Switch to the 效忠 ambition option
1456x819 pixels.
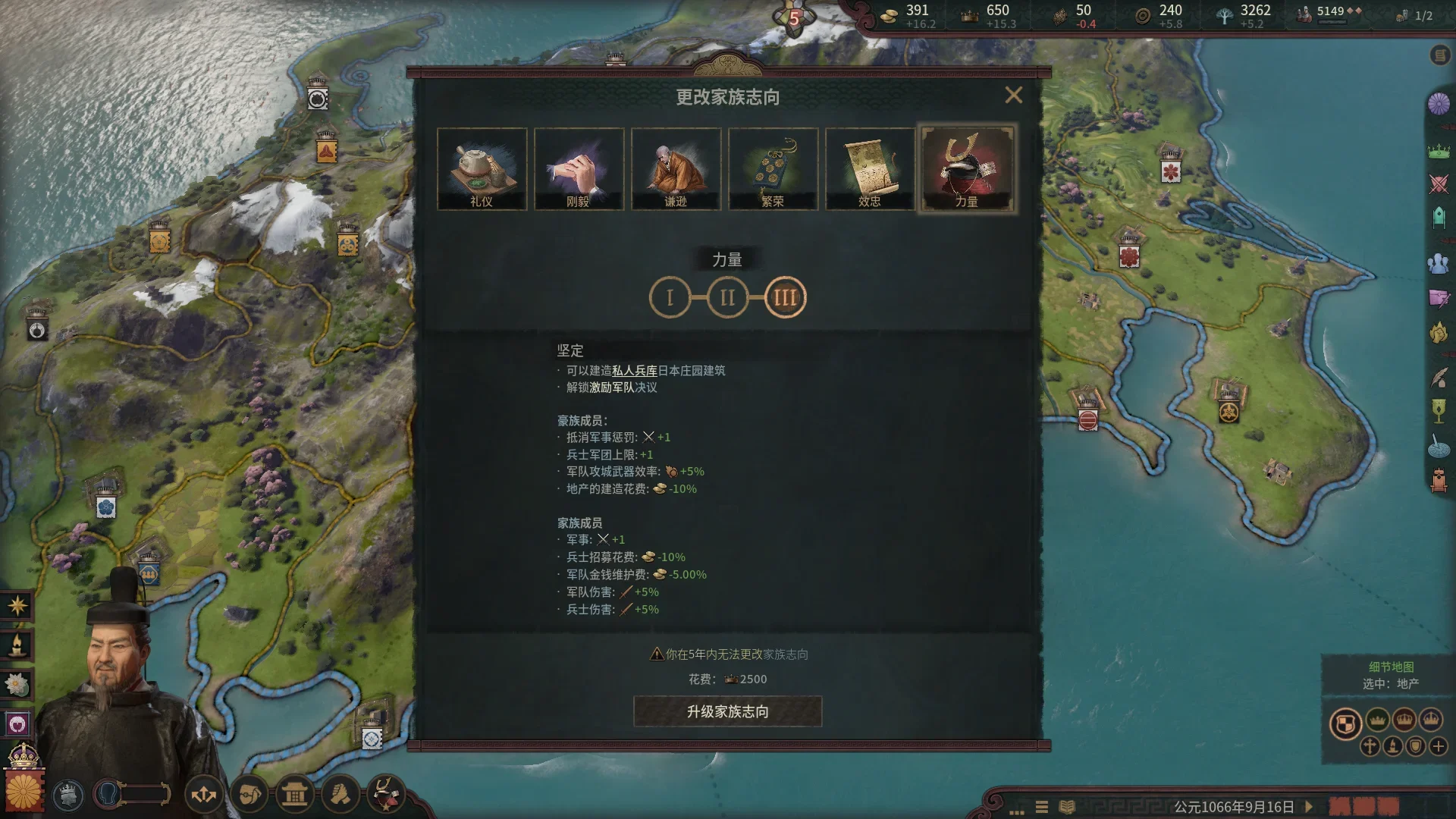coord(870,168)
